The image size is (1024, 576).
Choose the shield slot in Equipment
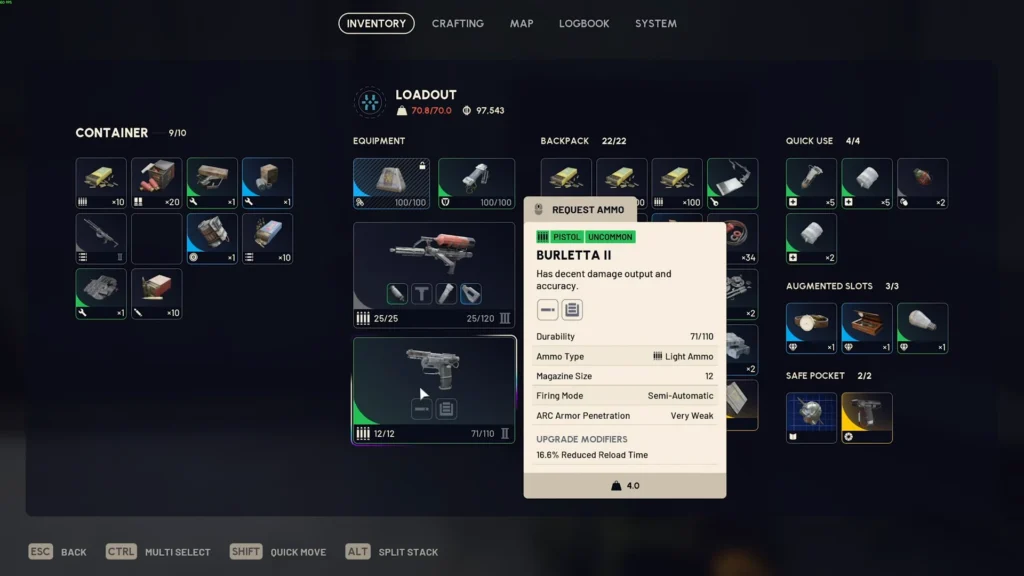(x=476, y=183)
